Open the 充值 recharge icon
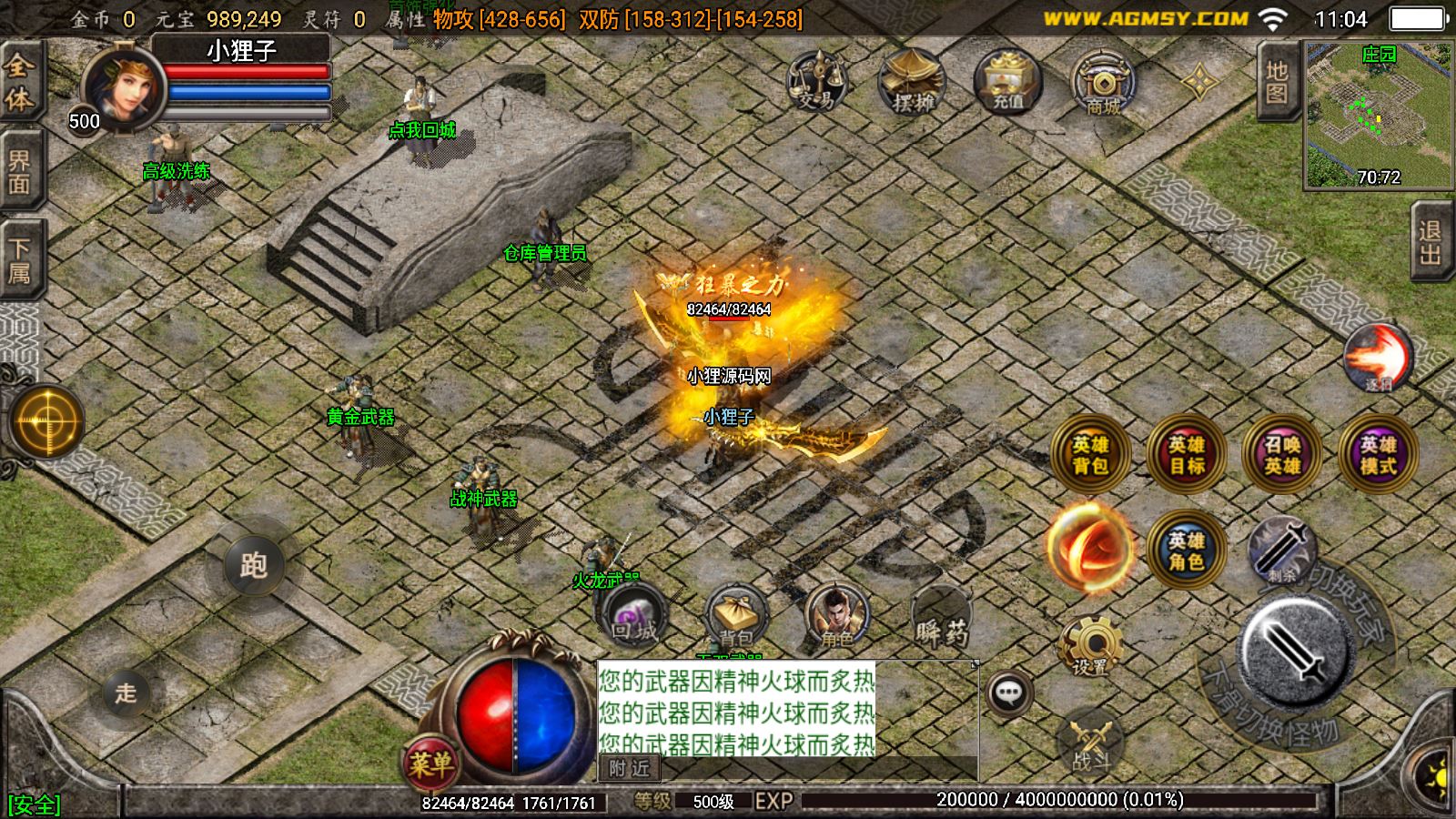Image resolution: width=1456 pixels, height=819 pixels. point(1007,81)
